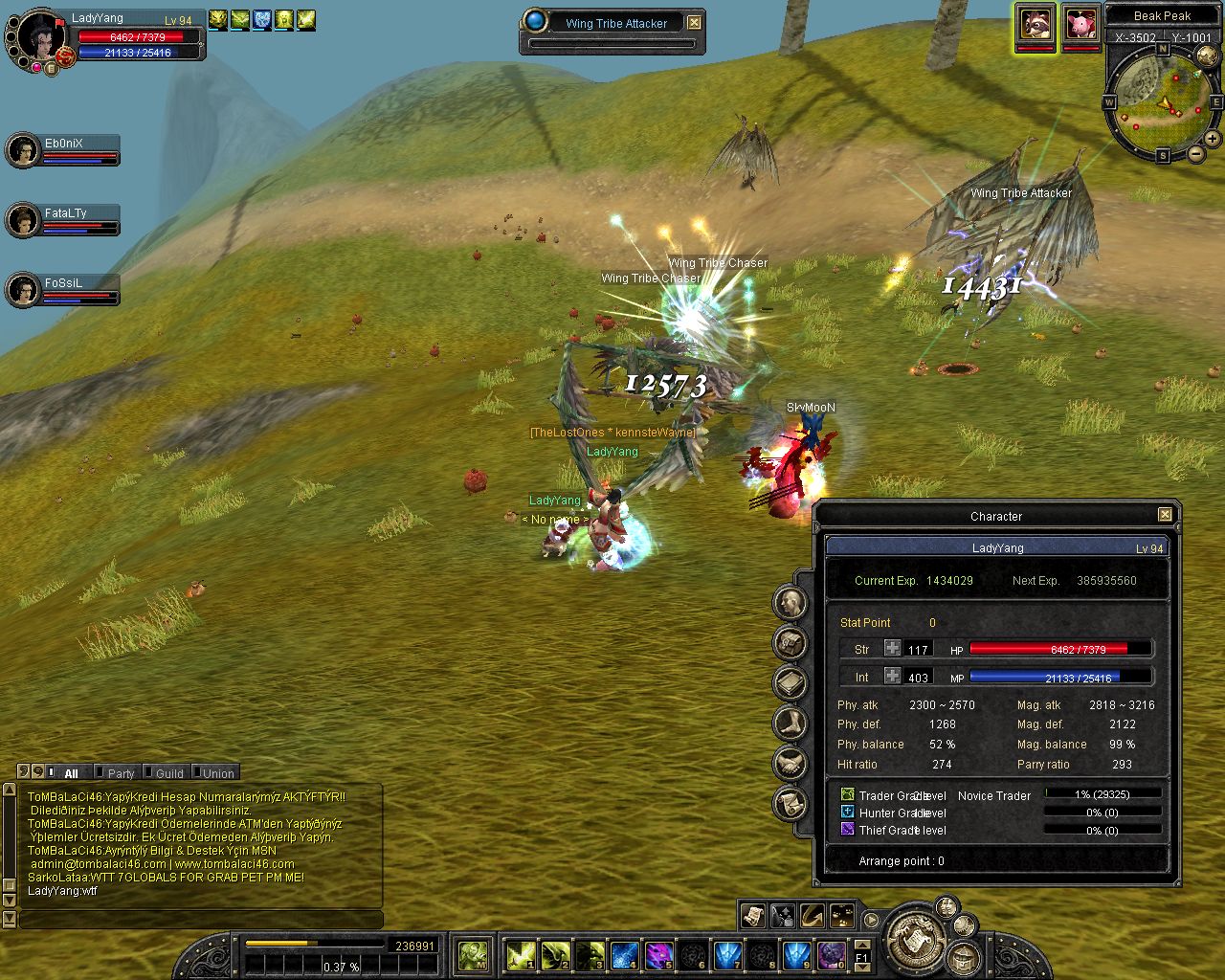Open the scroll icon side tab
The image size is (1225, 980).
pos(791,802)
